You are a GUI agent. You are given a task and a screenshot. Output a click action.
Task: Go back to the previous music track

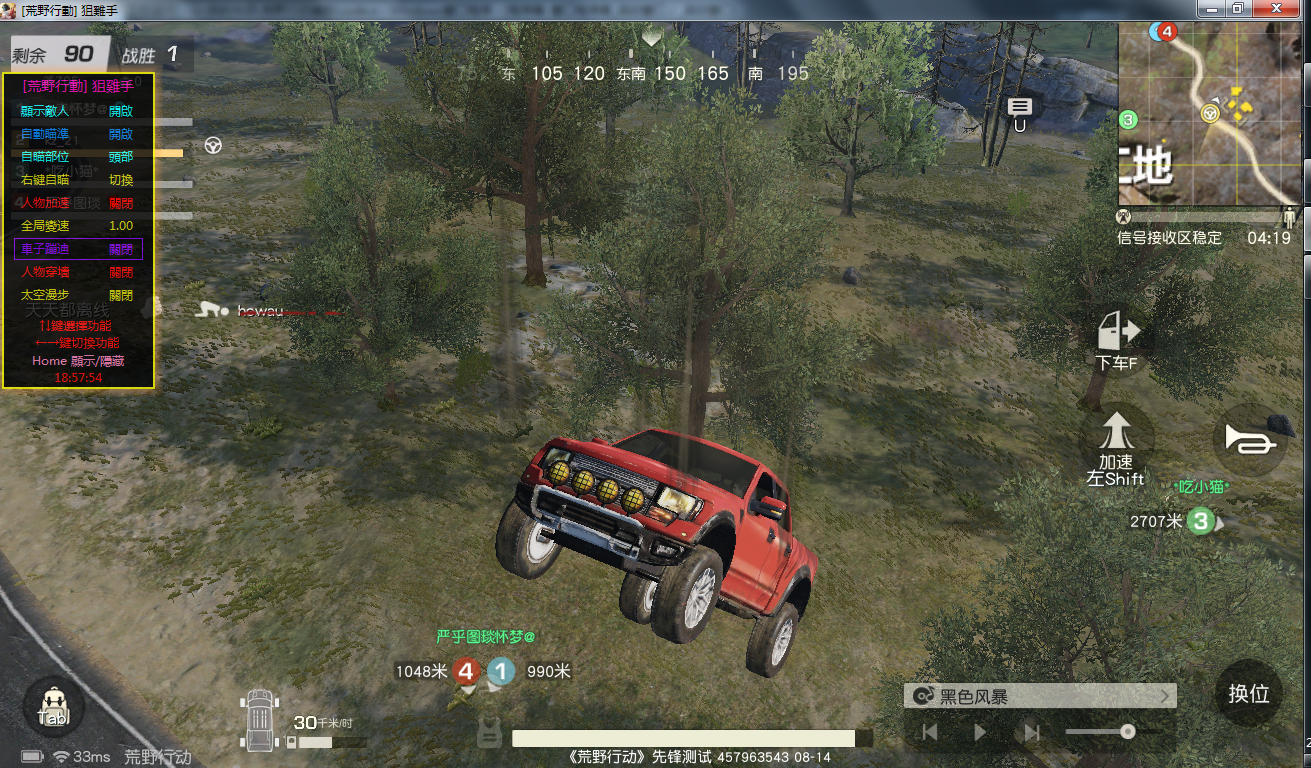(930, 733)
